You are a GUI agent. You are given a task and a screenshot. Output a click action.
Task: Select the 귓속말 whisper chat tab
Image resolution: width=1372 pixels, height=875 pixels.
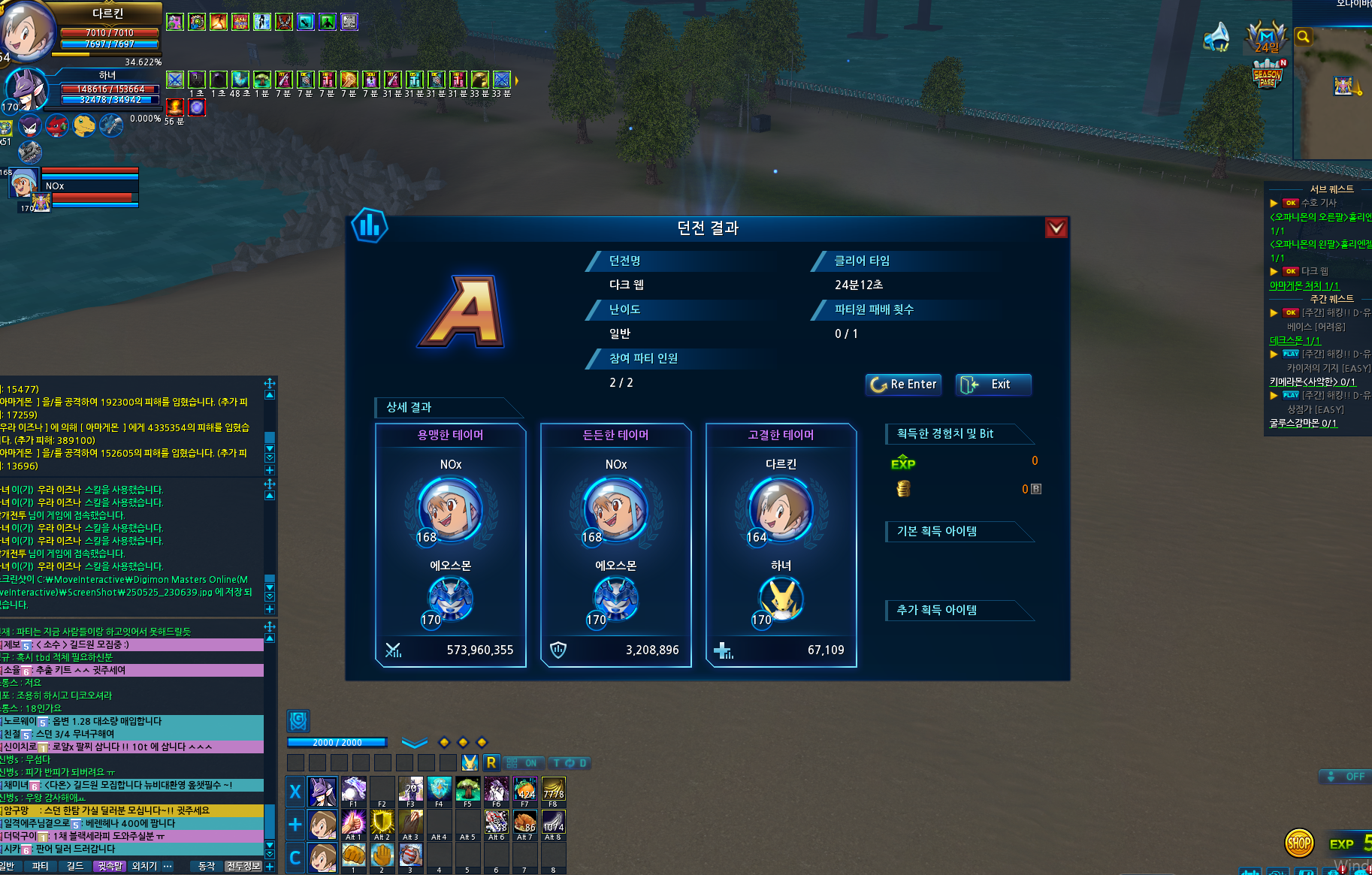[x=110, y=866]
